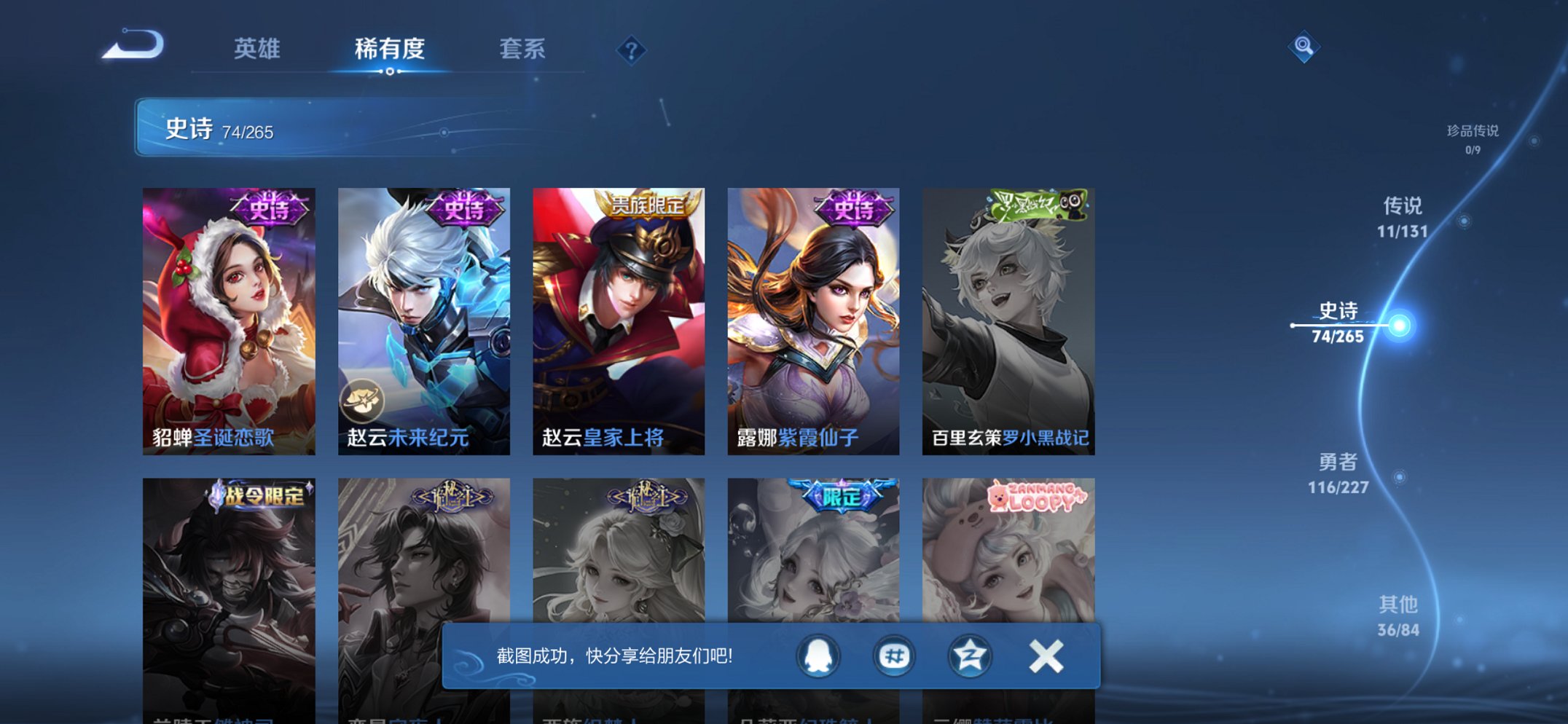Share screenshot via the hashtag community icon
This screenshot has height=724, width=1568.
[895, 655]
